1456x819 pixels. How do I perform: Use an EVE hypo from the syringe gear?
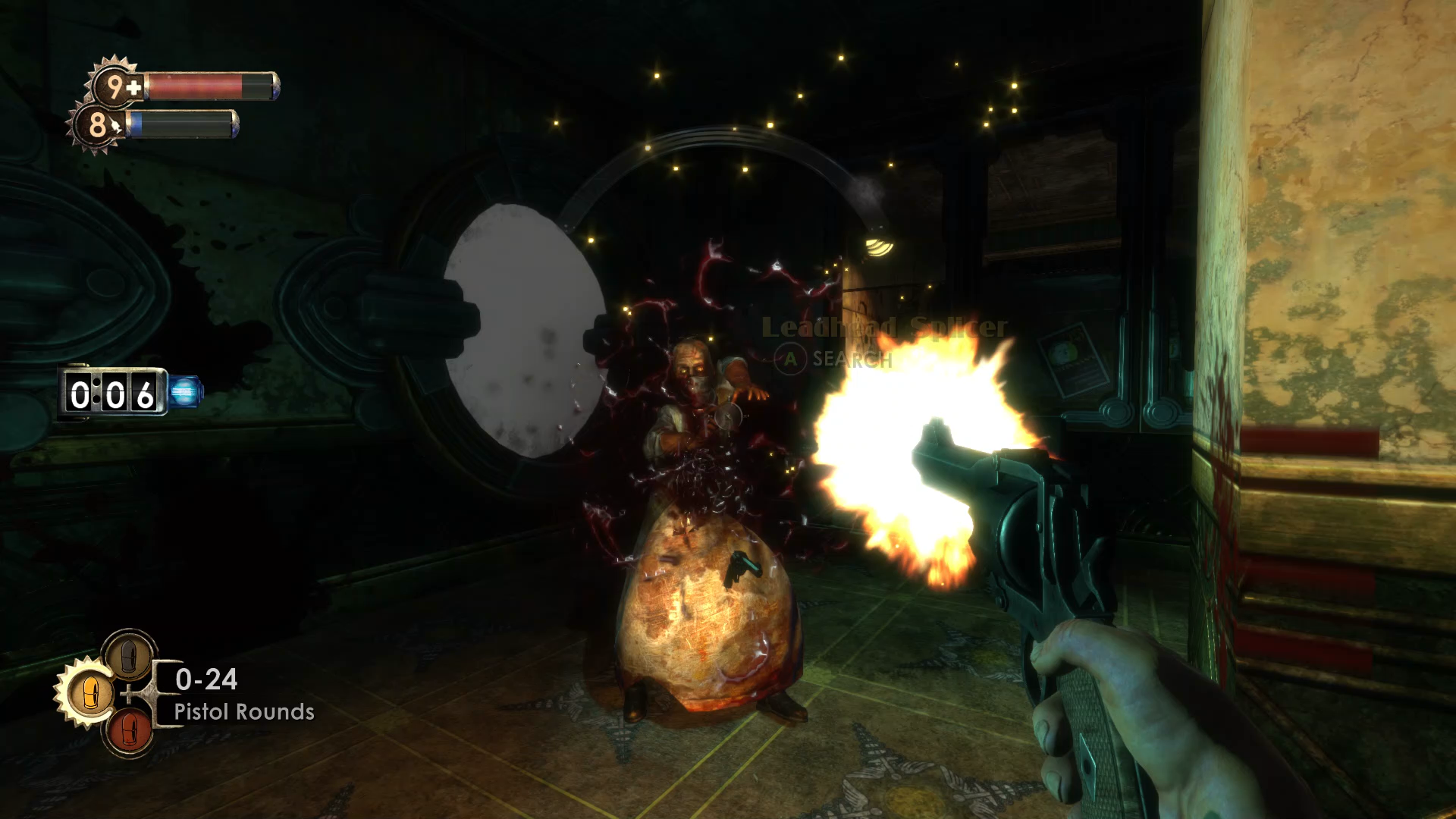[x=97, y=125]
